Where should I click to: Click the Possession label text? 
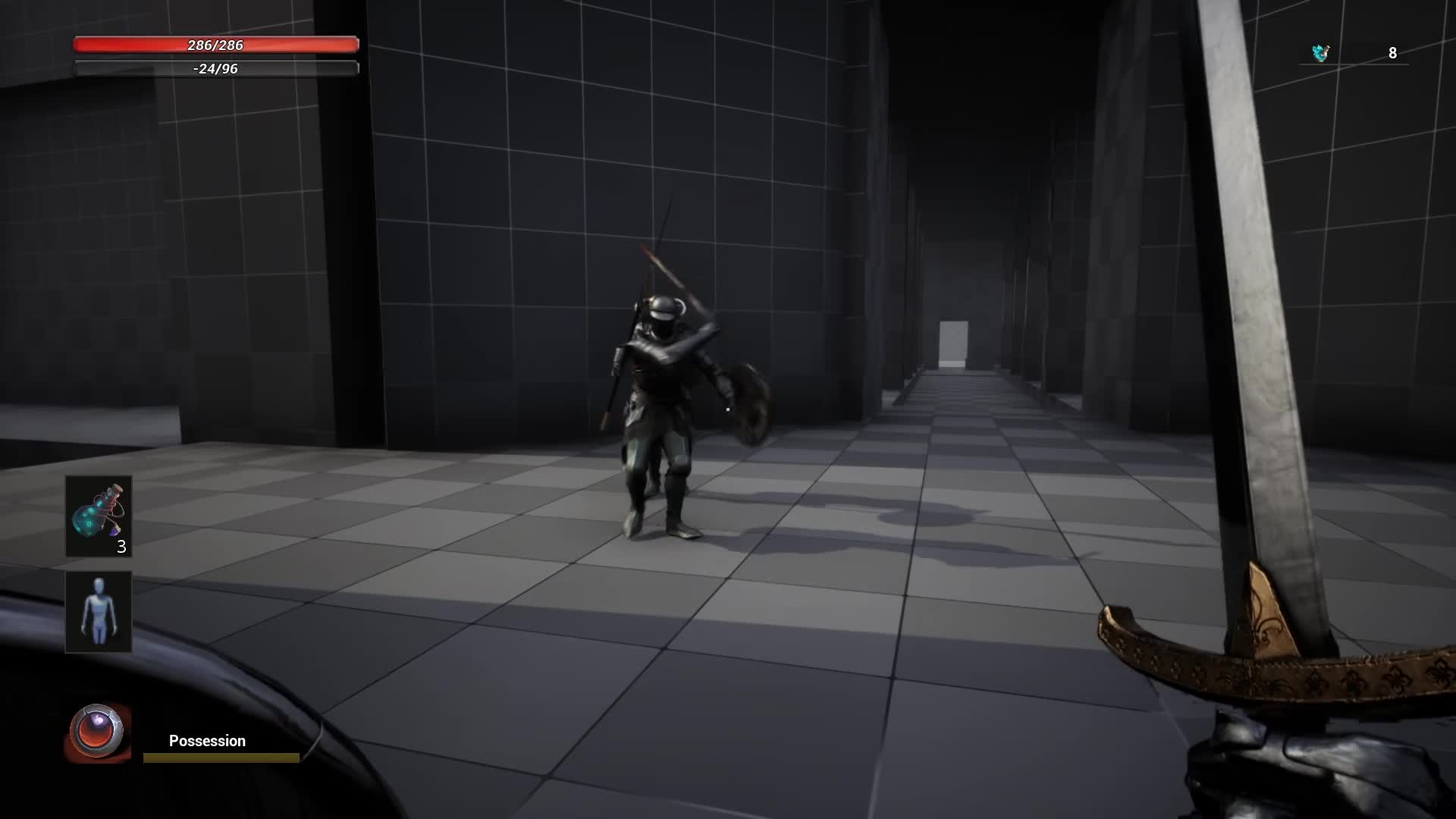pos(206,741)
